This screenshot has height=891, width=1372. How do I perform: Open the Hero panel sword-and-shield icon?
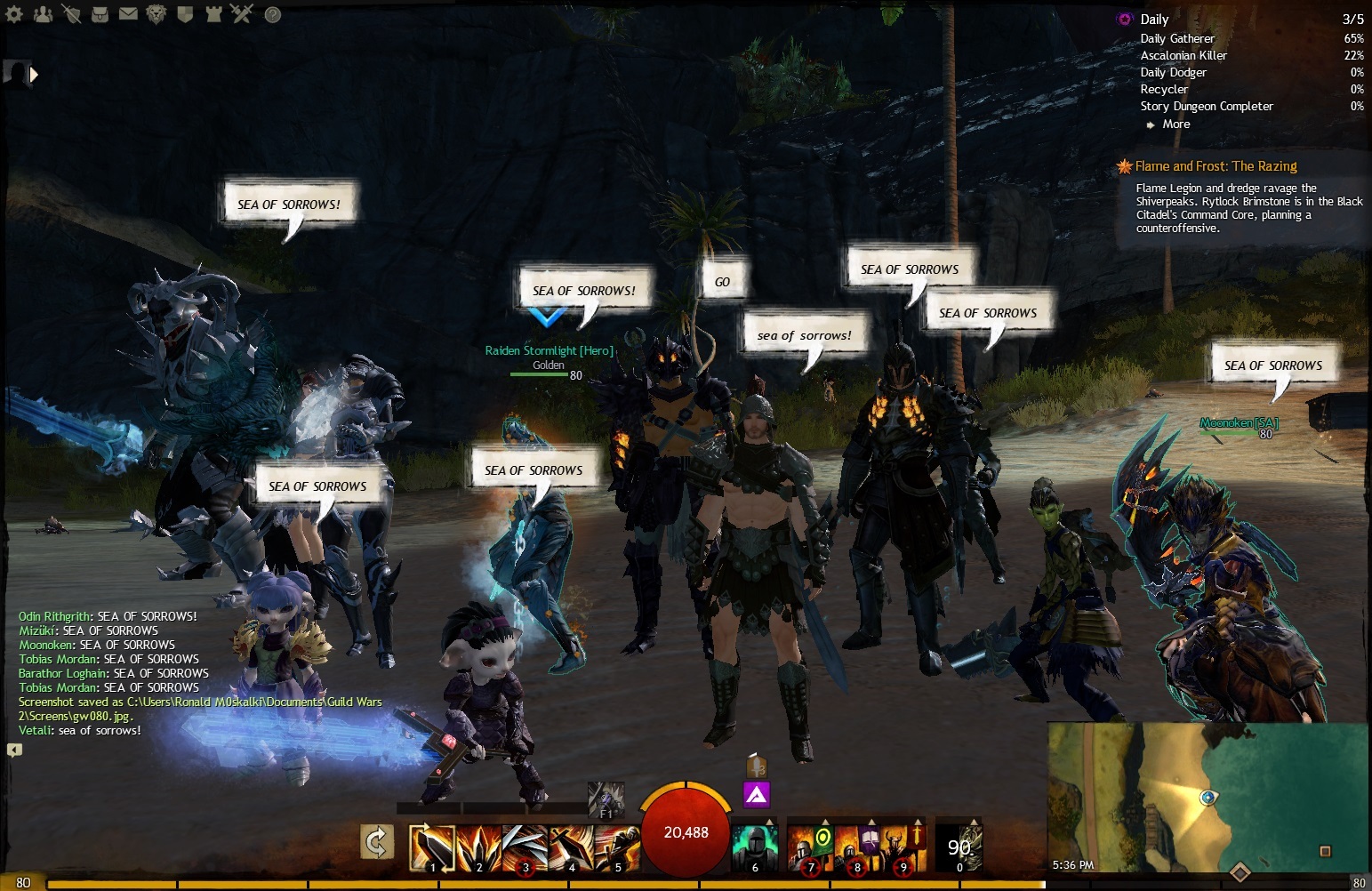71,13
